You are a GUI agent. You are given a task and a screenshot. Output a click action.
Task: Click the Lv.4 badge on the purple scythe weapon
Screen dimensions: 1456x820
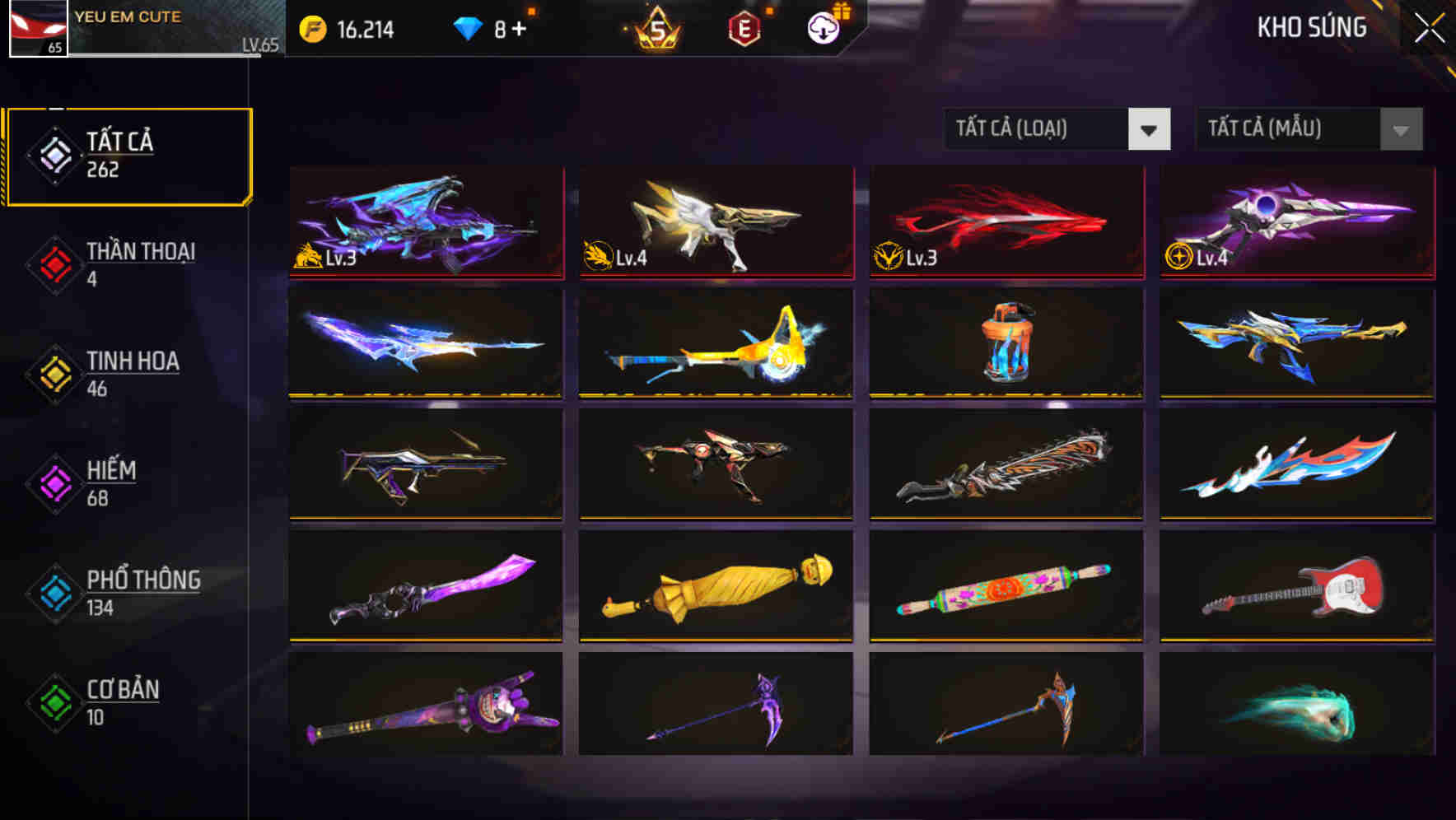[x=1179, y=258]
